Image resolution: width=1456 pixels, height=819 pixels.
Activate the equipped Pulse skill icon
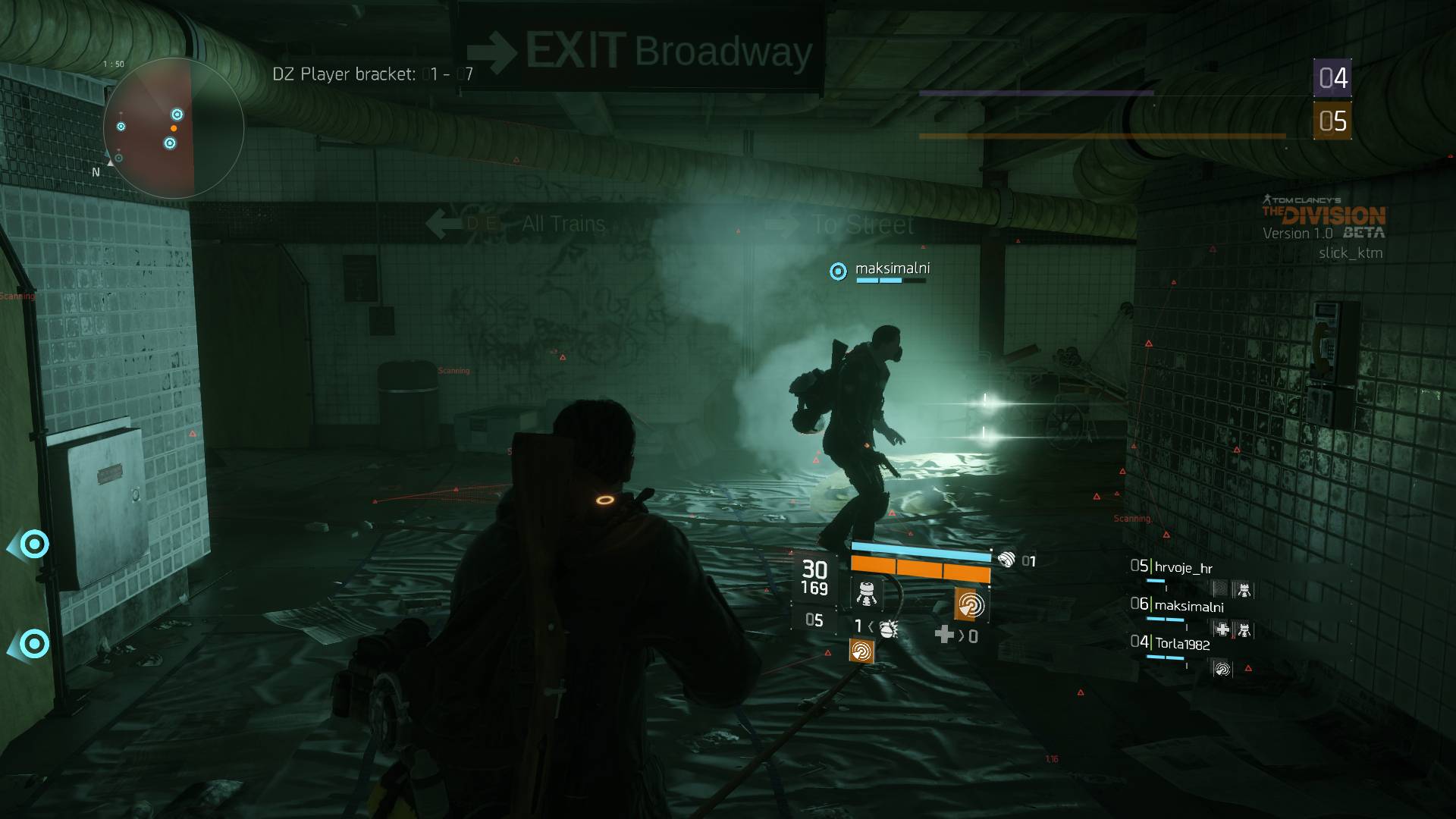click(970, 604)
